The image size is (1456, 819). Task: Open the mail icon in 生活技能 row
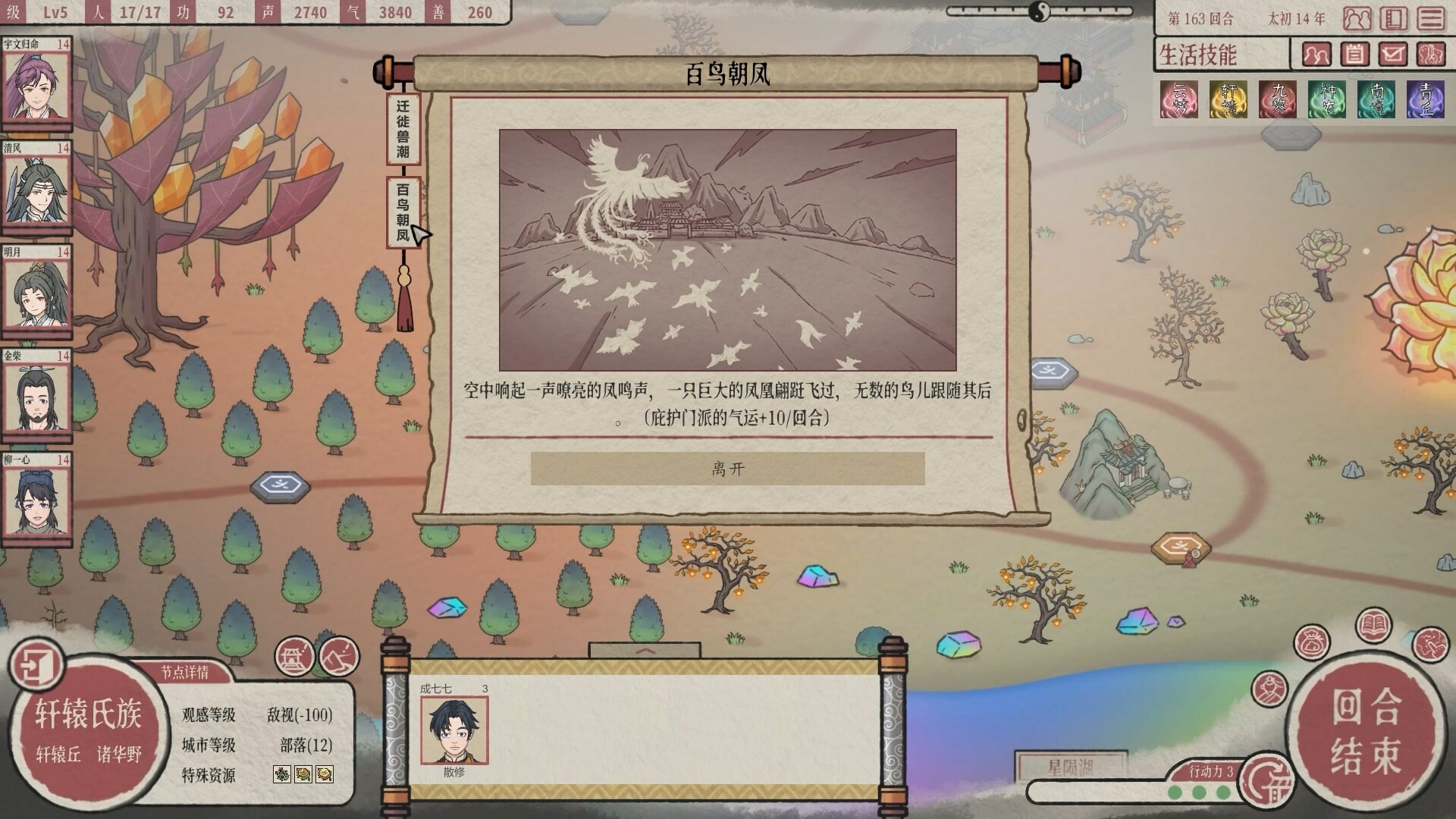pos(1392,55)
